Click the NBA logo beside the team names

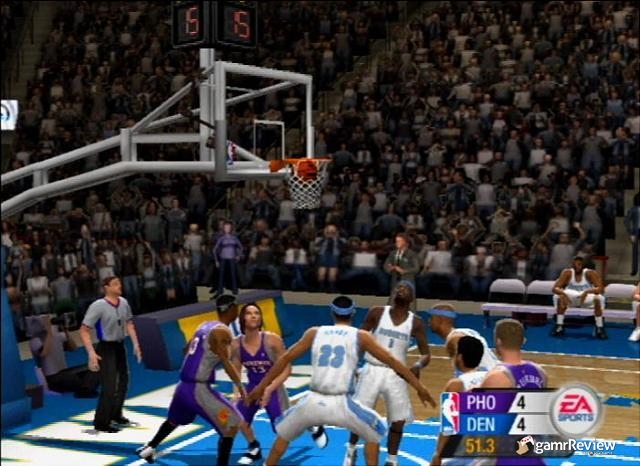click(451, 412)
